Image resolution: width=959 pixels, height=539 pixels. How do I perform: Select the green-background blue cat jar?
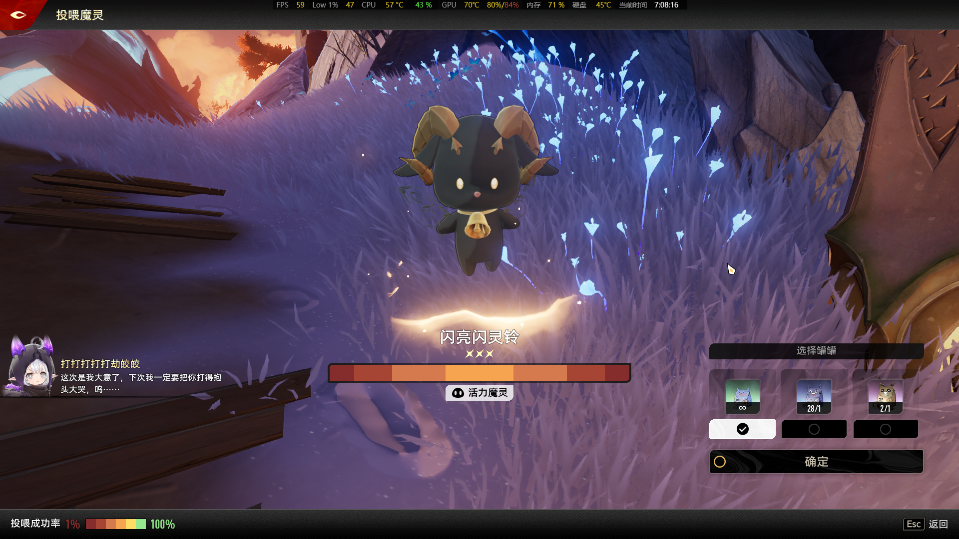pyautogui.click(x=742, y=395)
